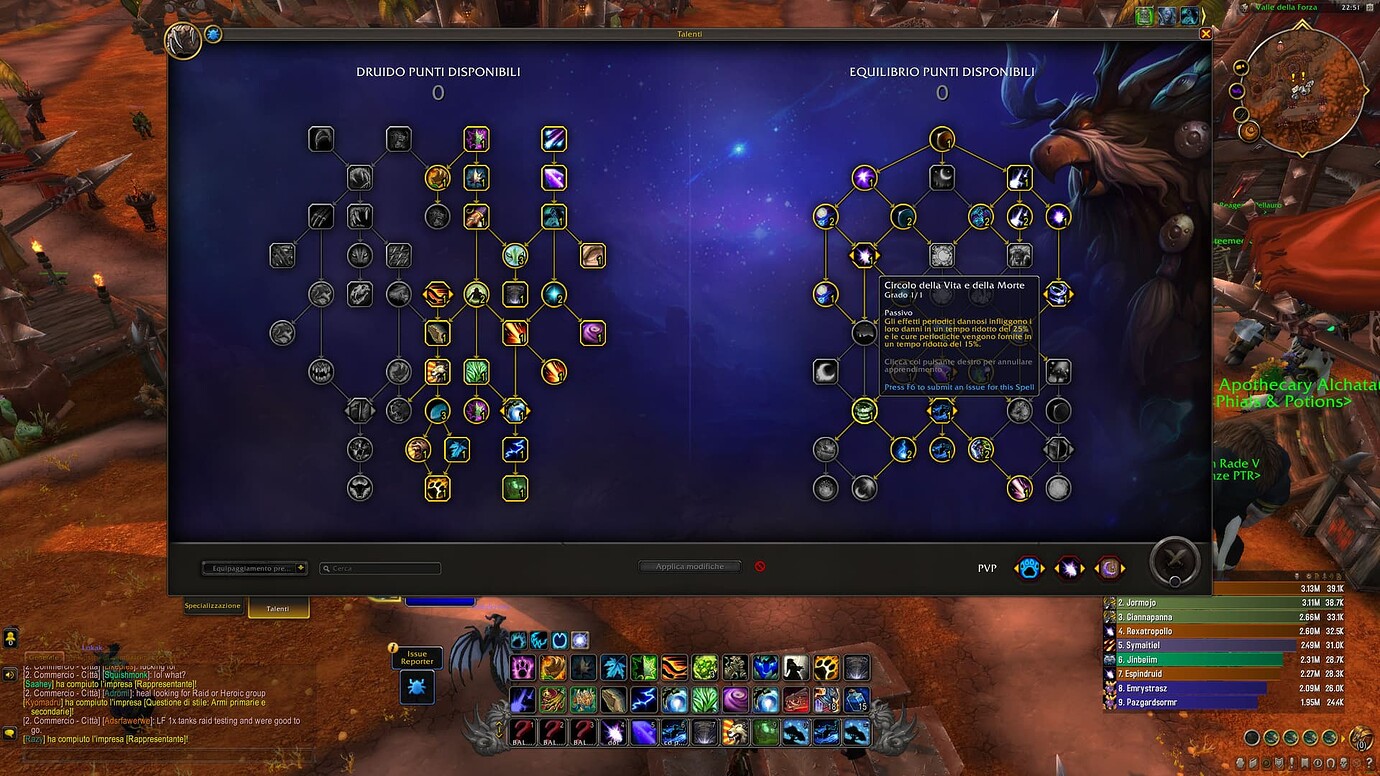Image resolution: width=1380 pixels, height=776 pixels.
Task: Click the paw-print PVP talent icon
Action: coord(1030,567)
